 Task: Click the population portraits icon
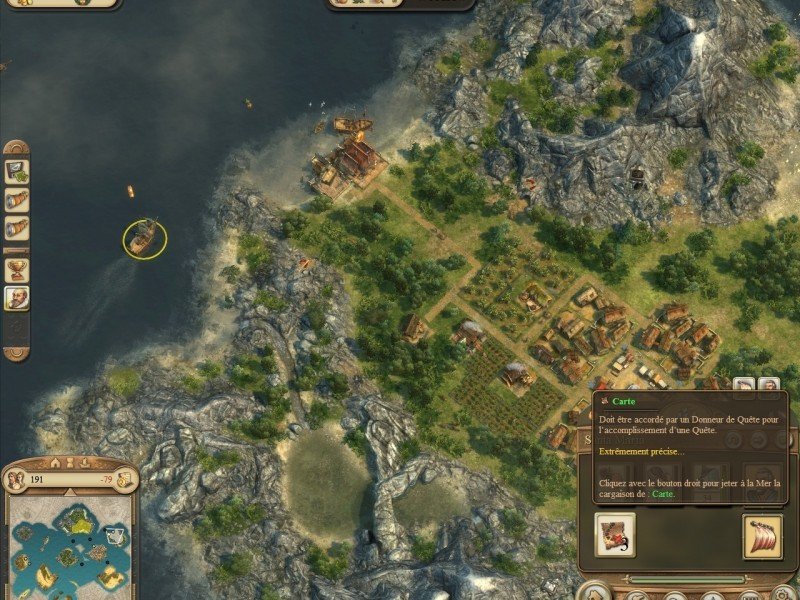[16, 479]
